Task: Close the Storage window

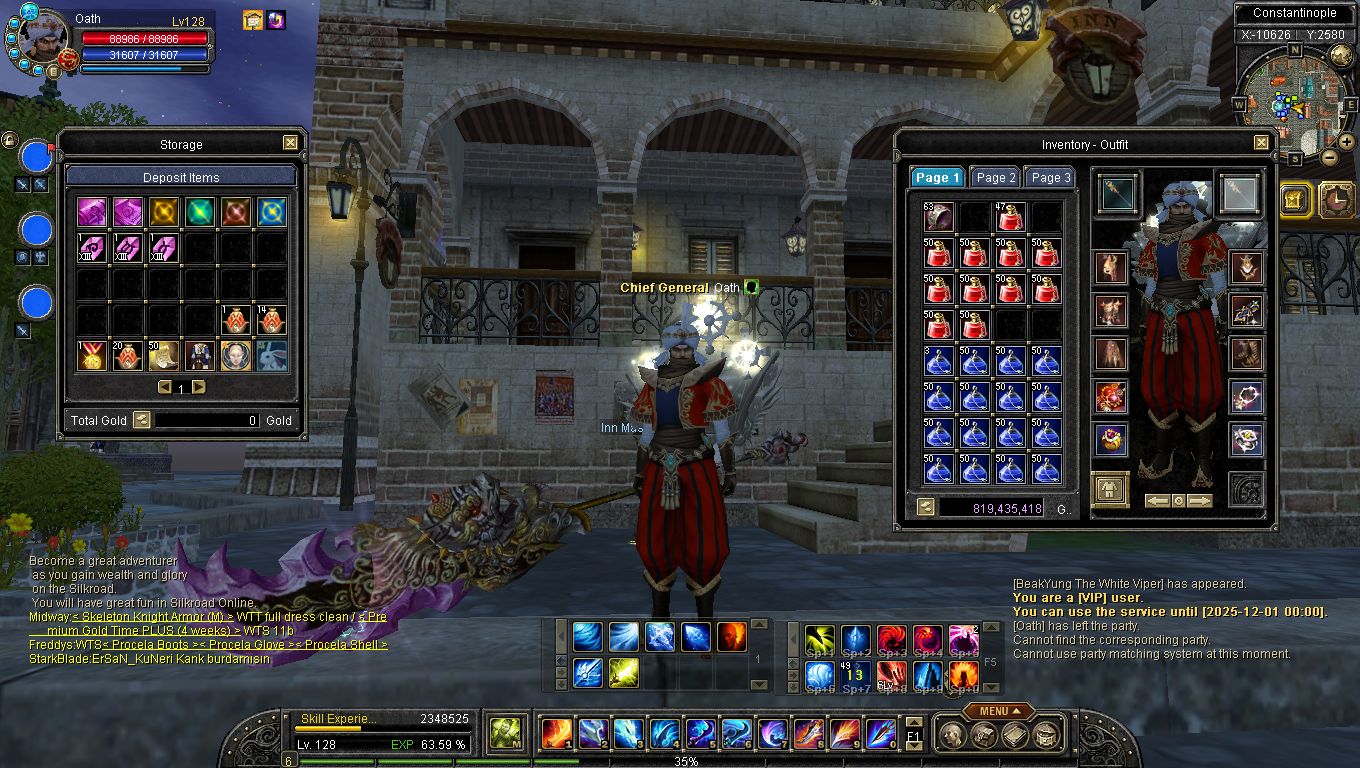Action: point(290,143)
